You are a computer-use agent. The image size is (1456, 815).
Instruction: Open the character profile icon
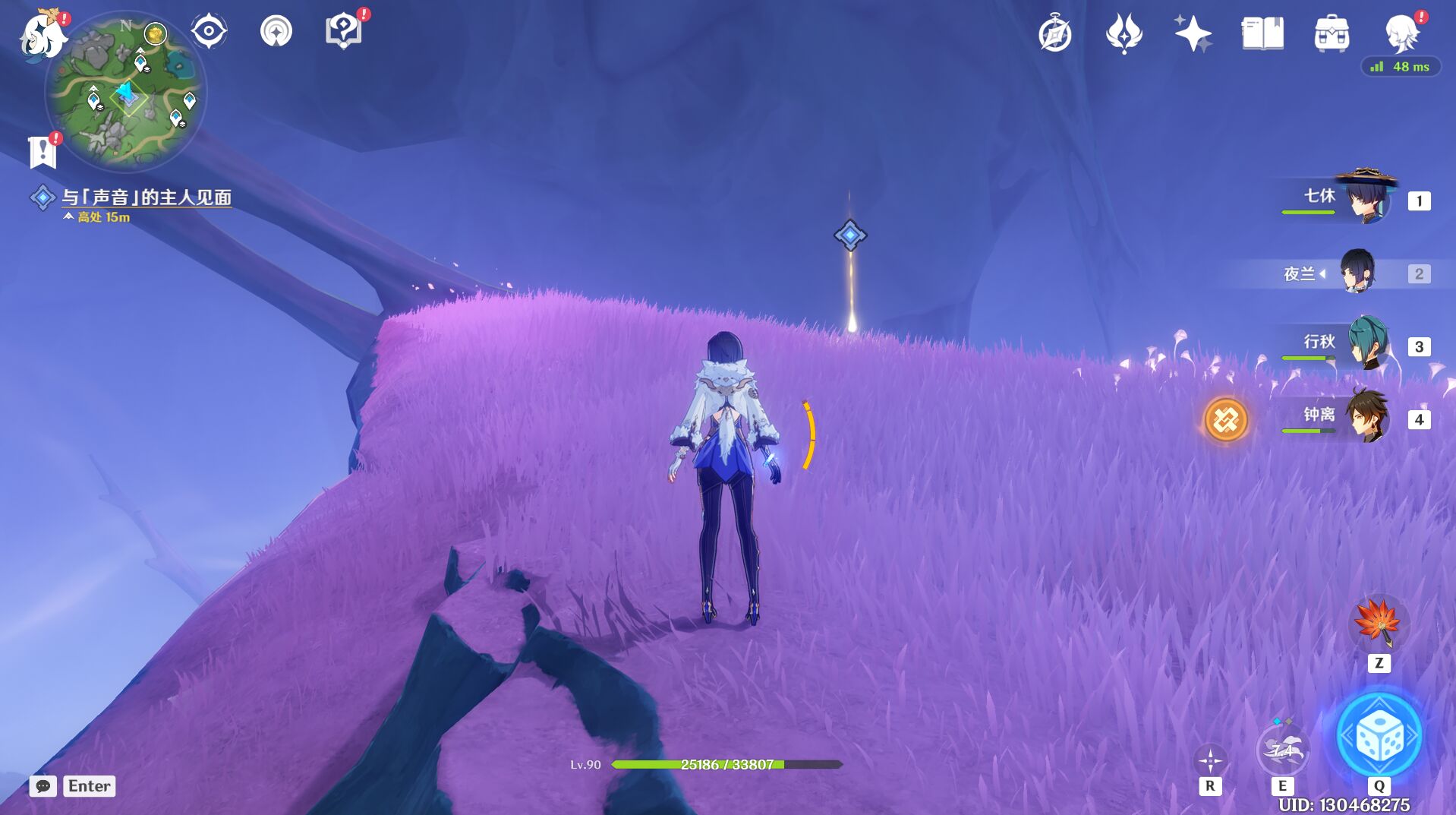pos(1401,34)
